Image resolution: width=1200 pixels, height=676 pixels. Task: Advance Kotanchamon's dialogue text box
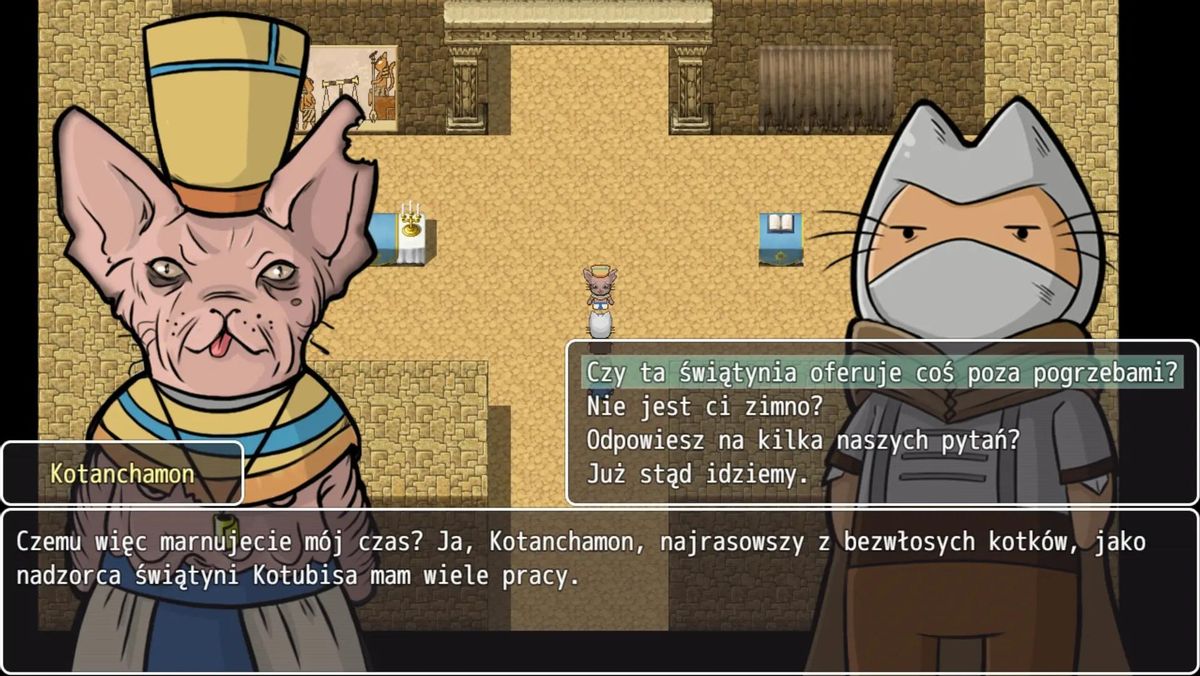[598, 590]
